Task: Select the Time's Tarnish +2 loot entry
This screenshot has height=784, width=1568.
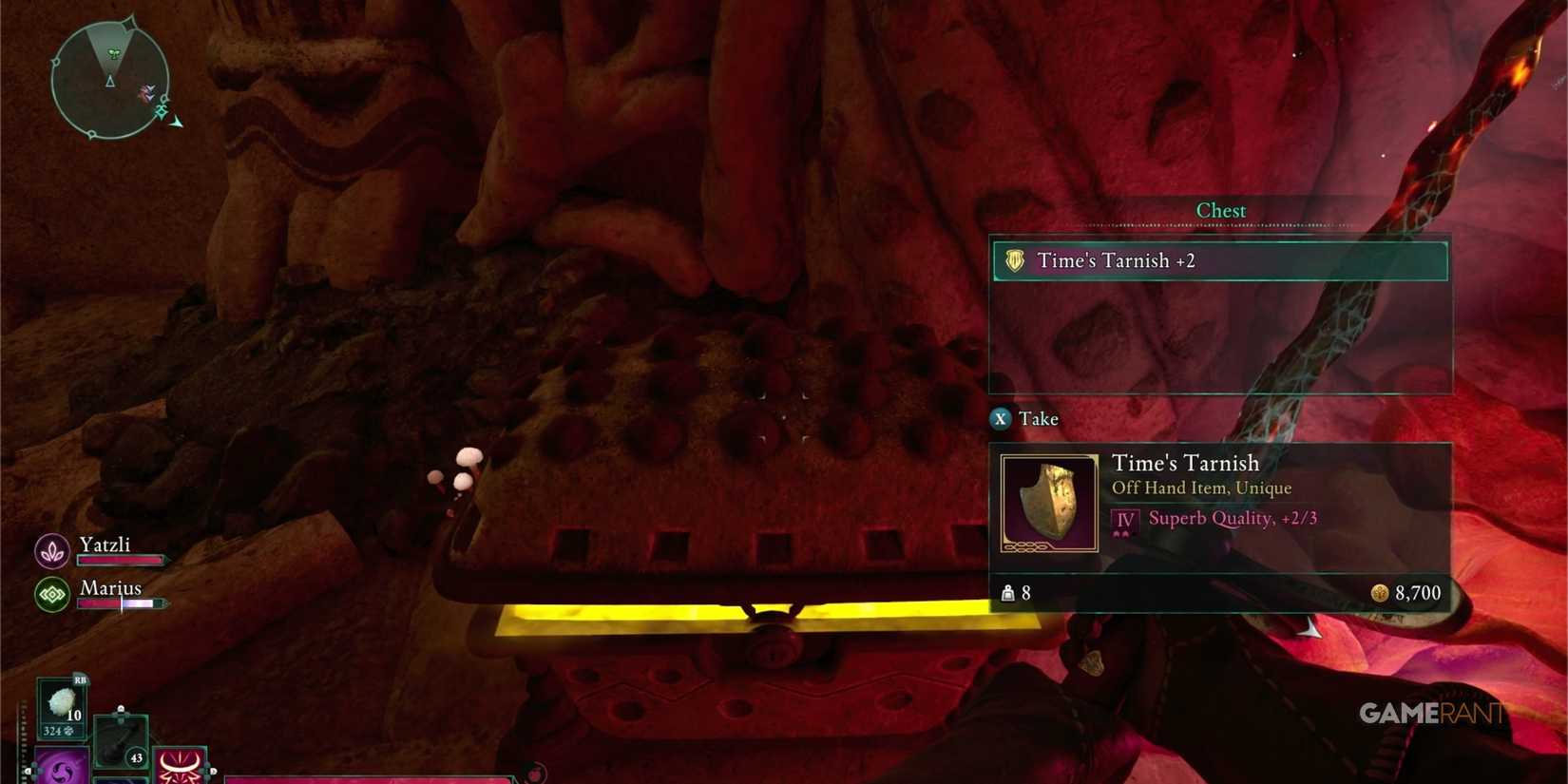Action: pos(1219,260)
